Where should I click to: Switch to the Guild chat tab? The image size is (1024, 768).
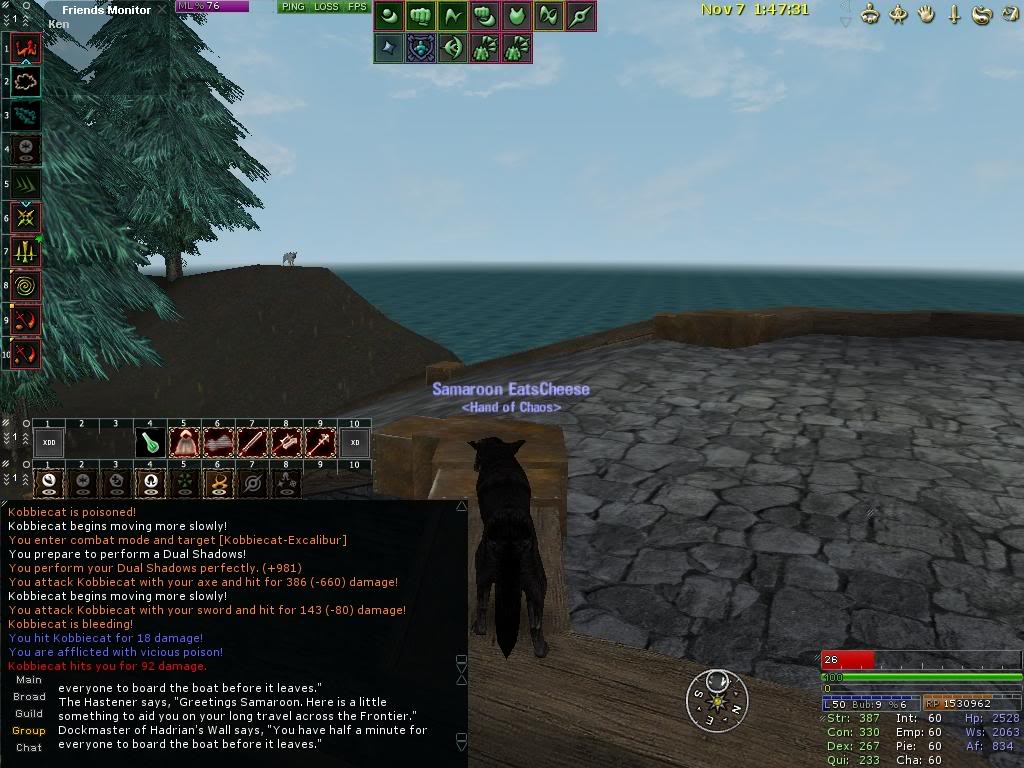(x=29, y=714)
